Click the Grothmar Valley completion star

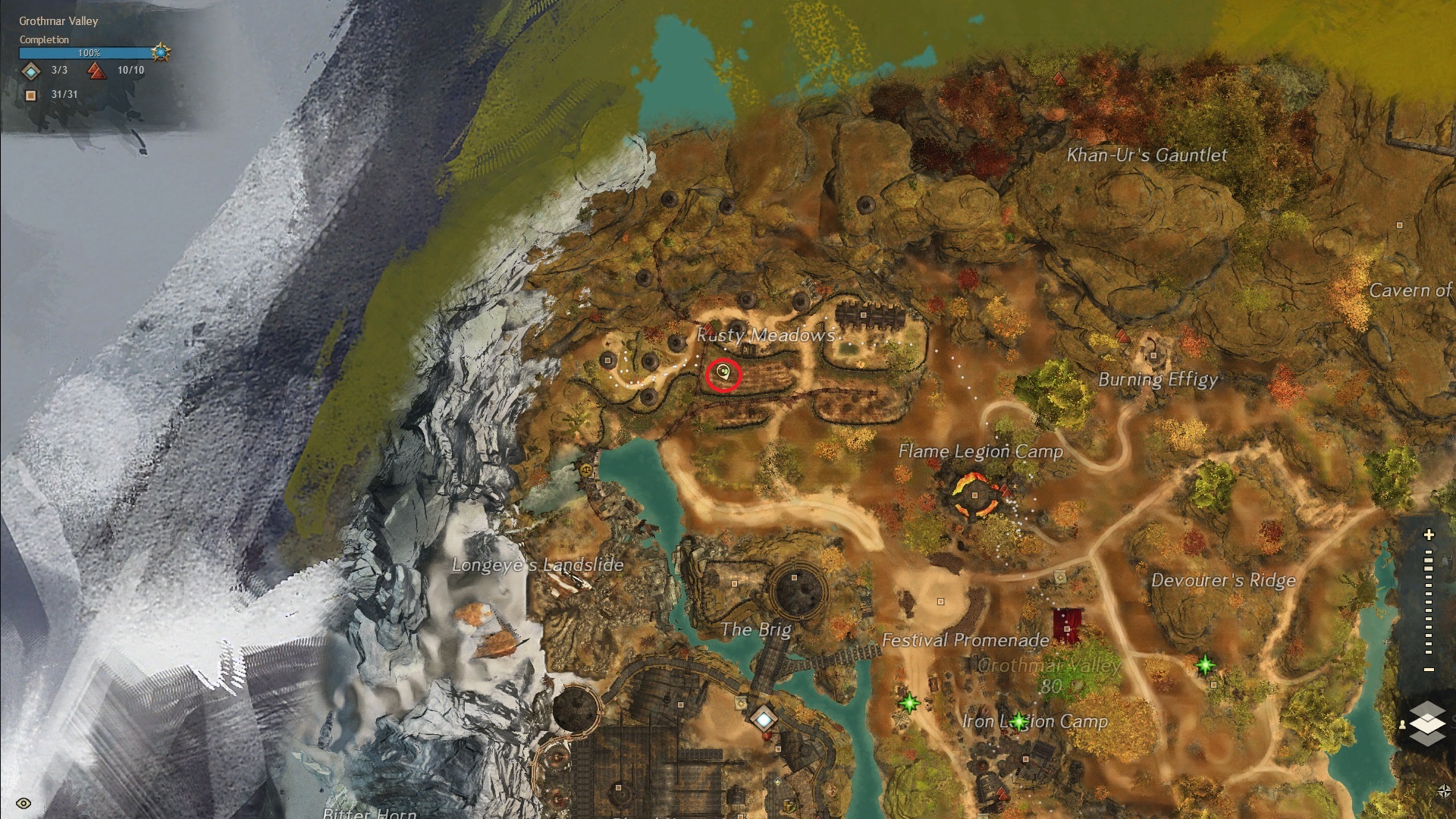click(x=161, y=52)
